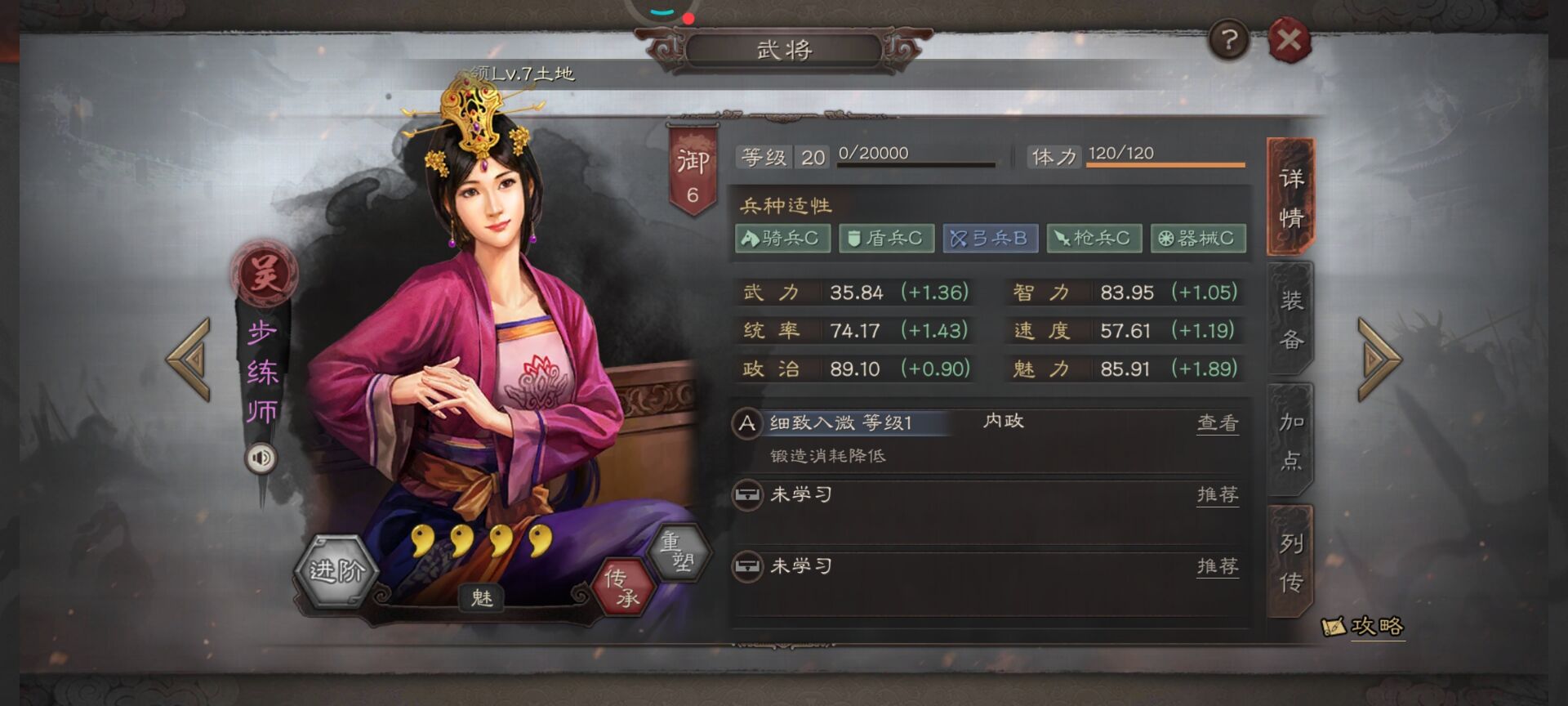The image size is (1568, 706).
Task: Select the 盾兵C shield troop icon
Action: tap(886, 239)
